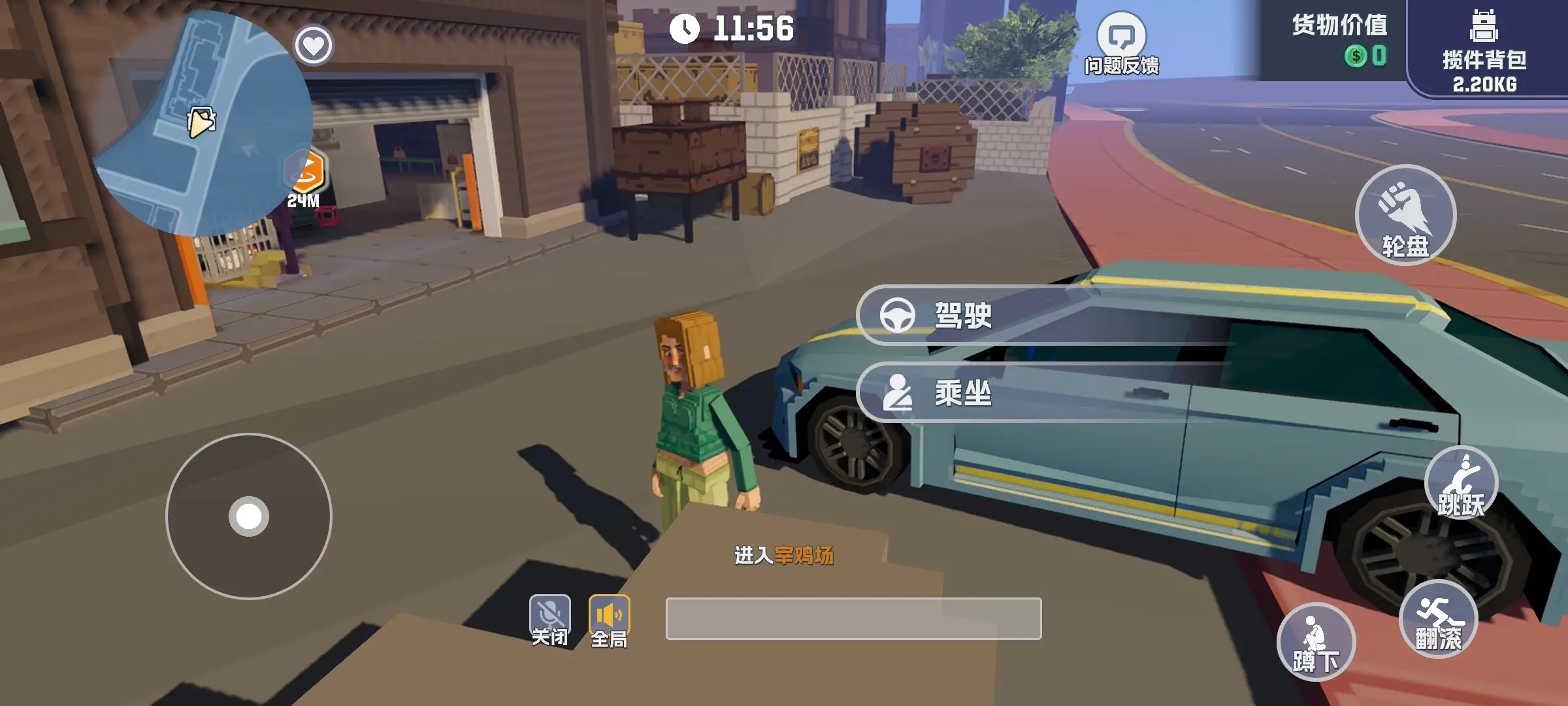Tap the virtual movement joystick
The width and height of the screenshot is (1568, 706).
(249, 516)
